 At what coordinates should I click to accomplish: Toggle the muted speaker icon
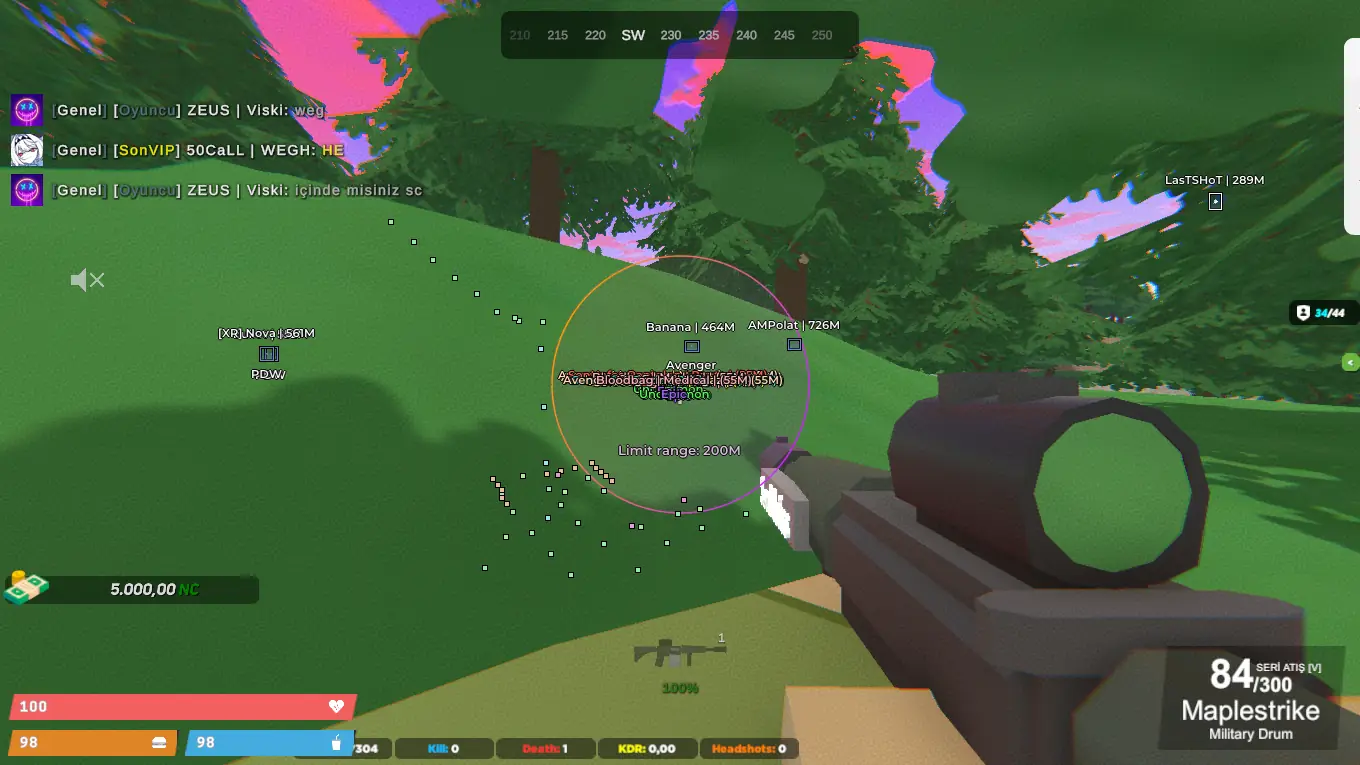pos(87,281)
